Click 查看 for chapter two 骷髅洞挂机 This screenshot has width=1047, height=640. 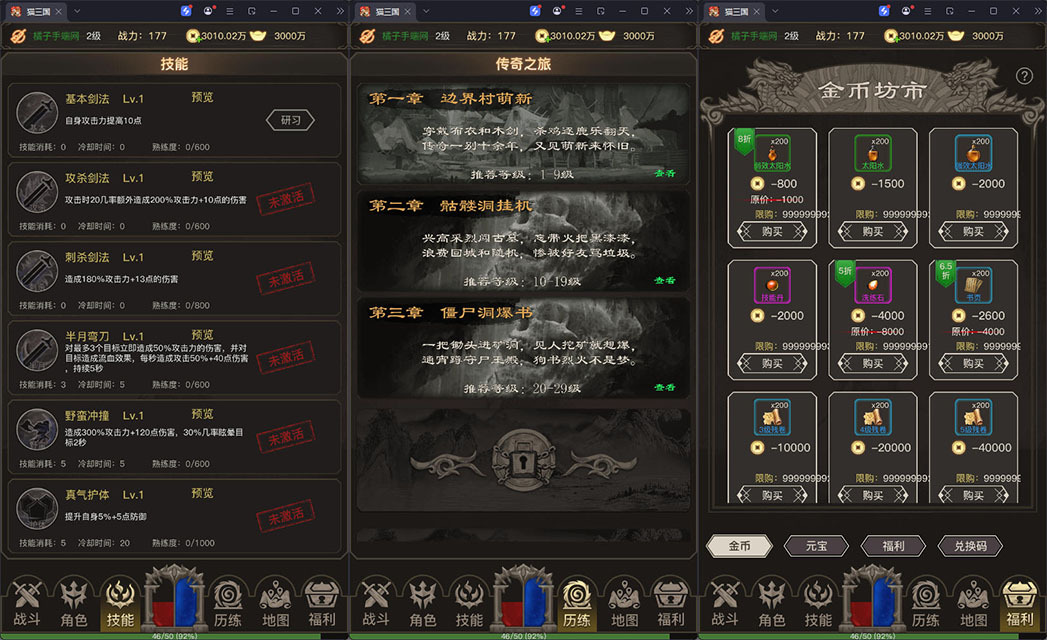pos(664,281)
